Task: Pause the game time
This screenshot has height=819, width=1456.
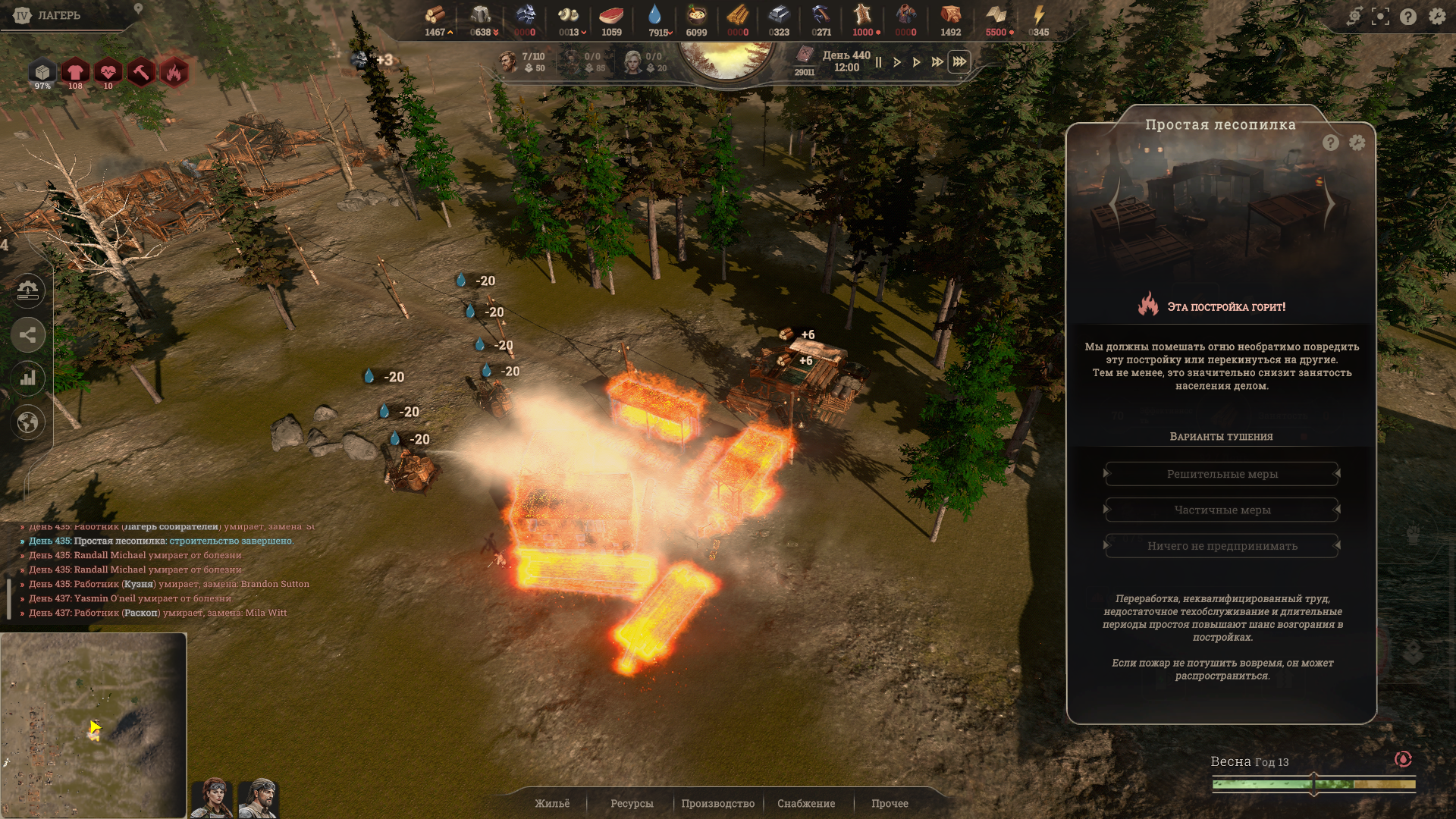Action: coord(878,62)
